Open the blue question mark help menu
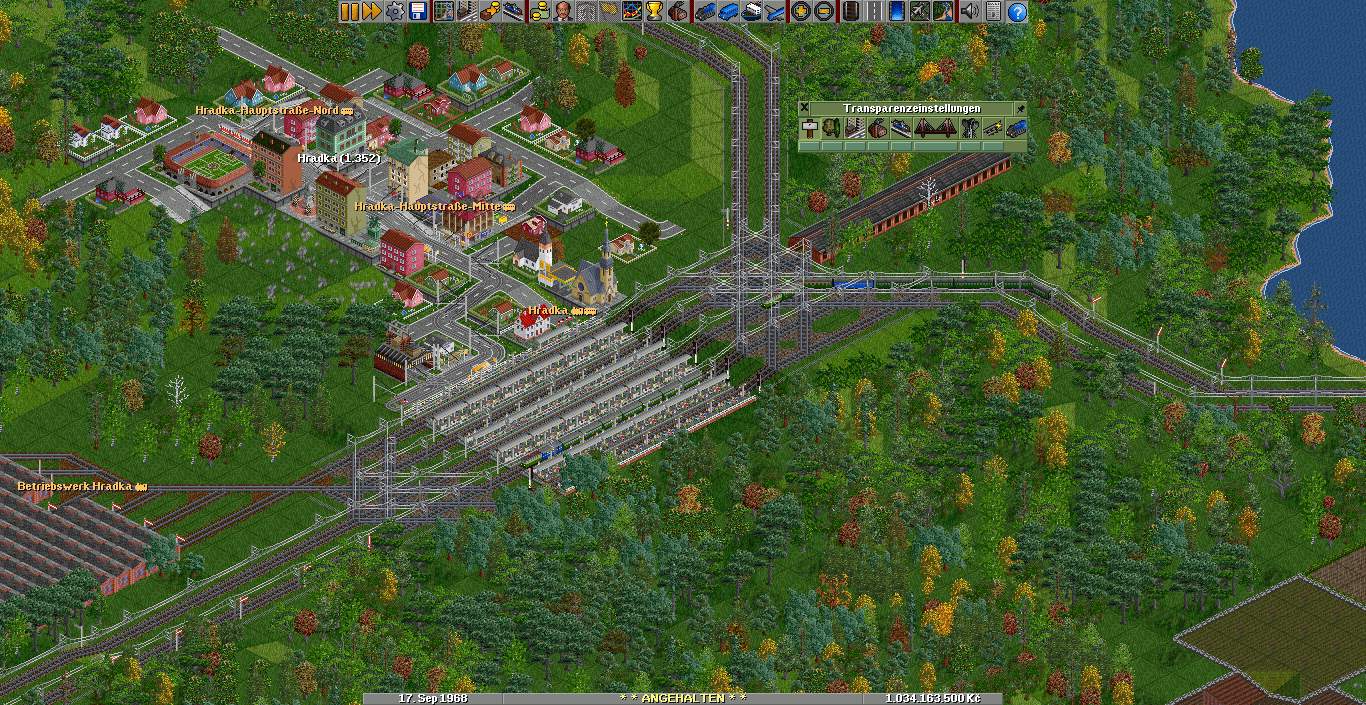 [x=1017, y=11]
